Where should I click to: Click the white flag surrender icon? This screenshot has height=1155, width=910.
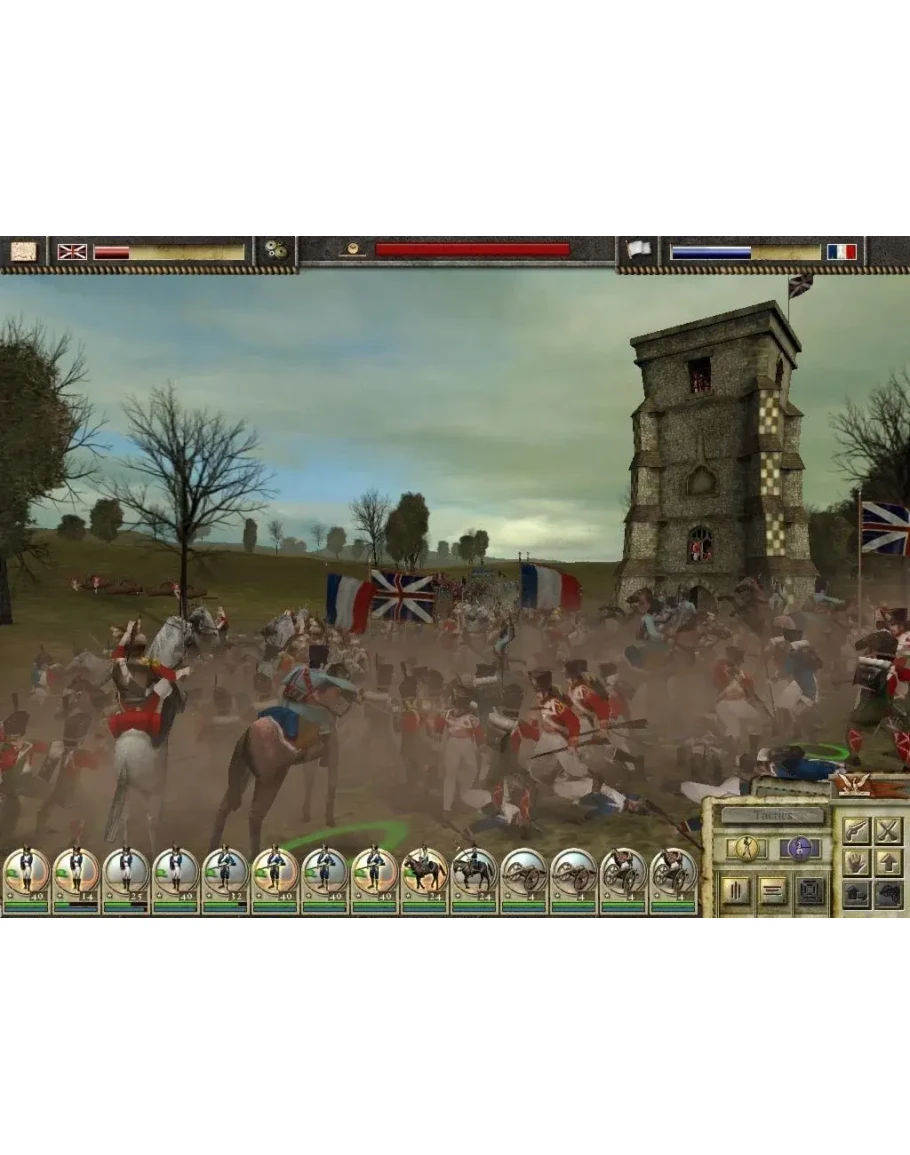(x=638, y=251)
